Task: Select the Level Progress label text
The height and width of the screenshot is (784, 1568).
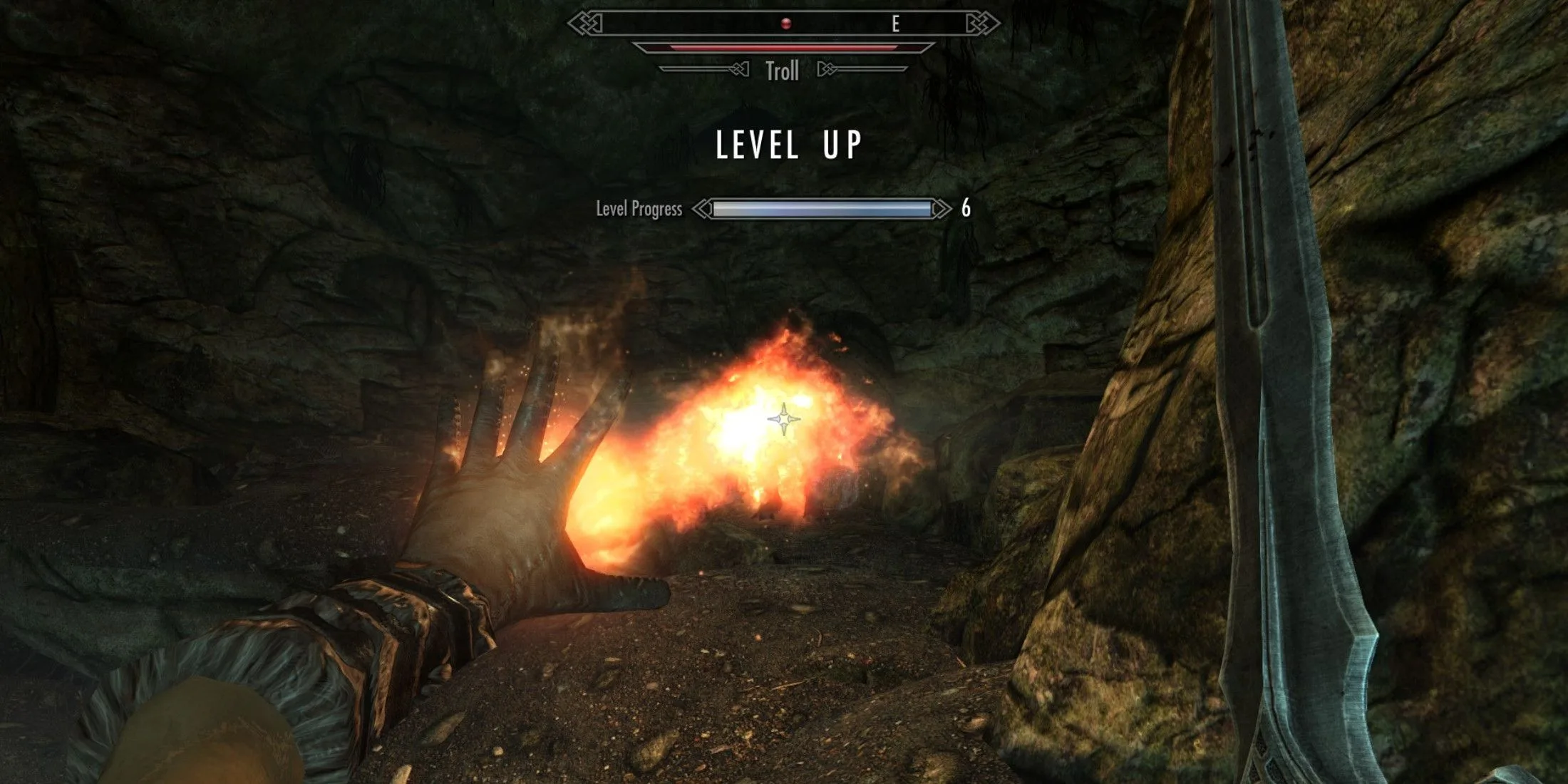Action: point(640,208)
